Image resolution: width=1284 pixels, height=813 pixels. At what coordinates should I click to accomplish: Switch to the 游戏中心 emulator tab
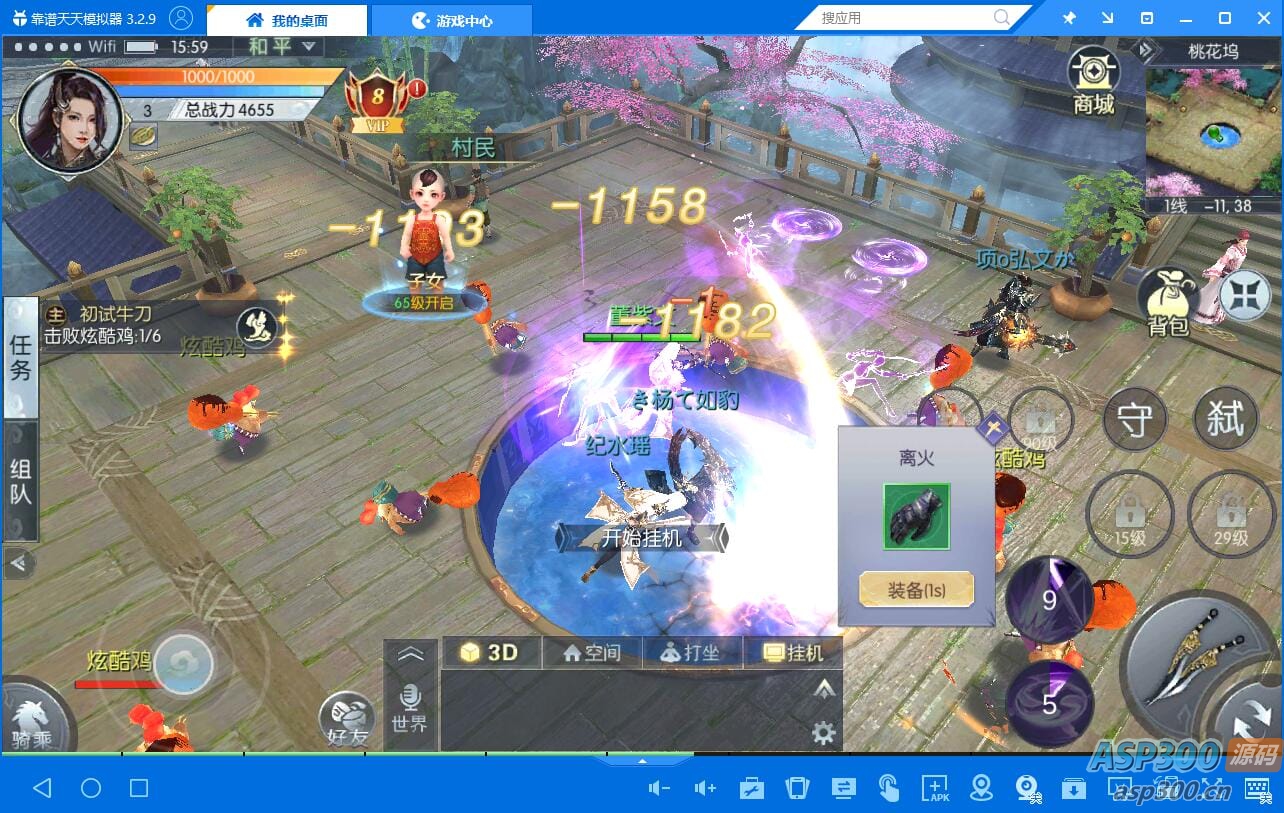coord(452,20)
